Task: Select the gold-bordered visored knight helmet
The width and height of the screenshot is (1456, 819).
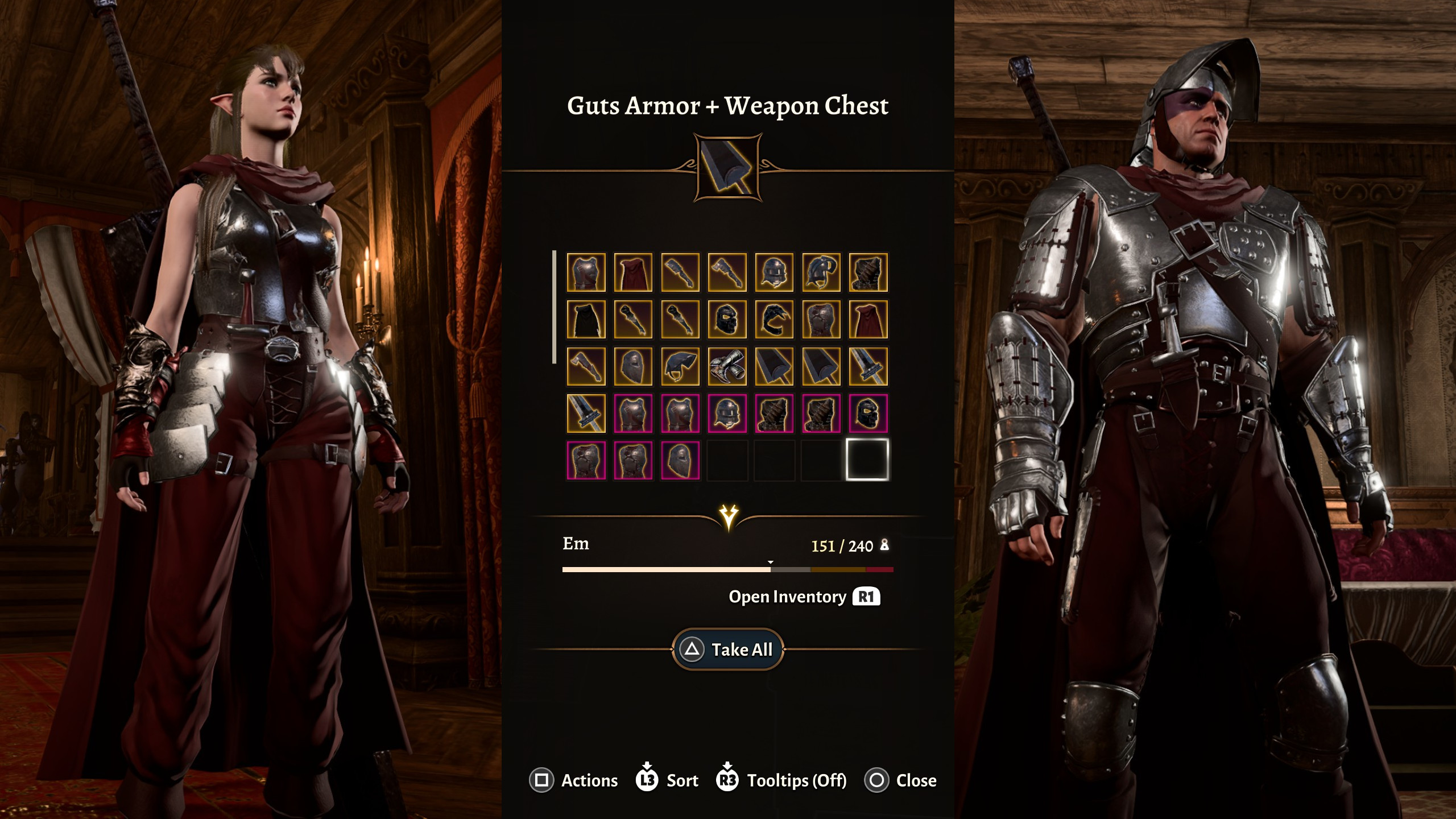Action: tap(774, 273)
